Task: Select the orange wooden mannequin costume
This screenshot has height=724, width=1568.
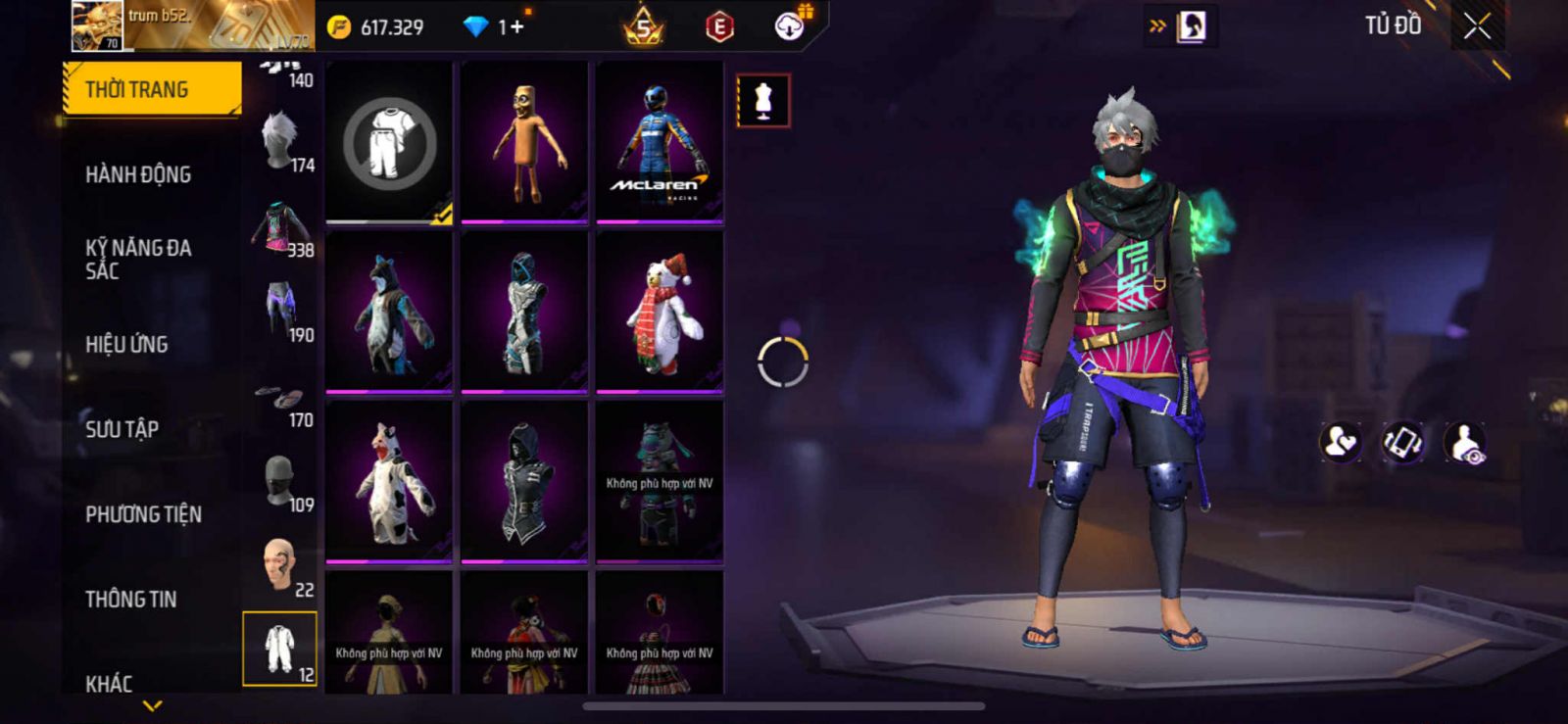Action: point(524,142)
